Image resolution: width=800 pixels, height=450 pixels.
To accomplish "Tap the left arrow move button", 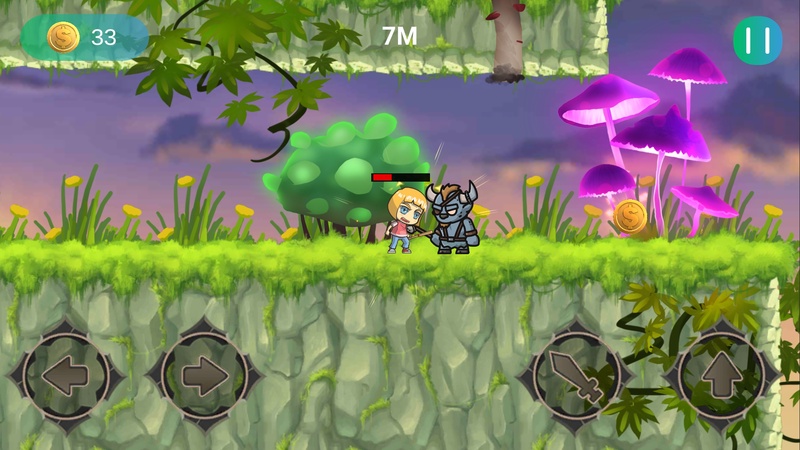I will click(66, 377).
